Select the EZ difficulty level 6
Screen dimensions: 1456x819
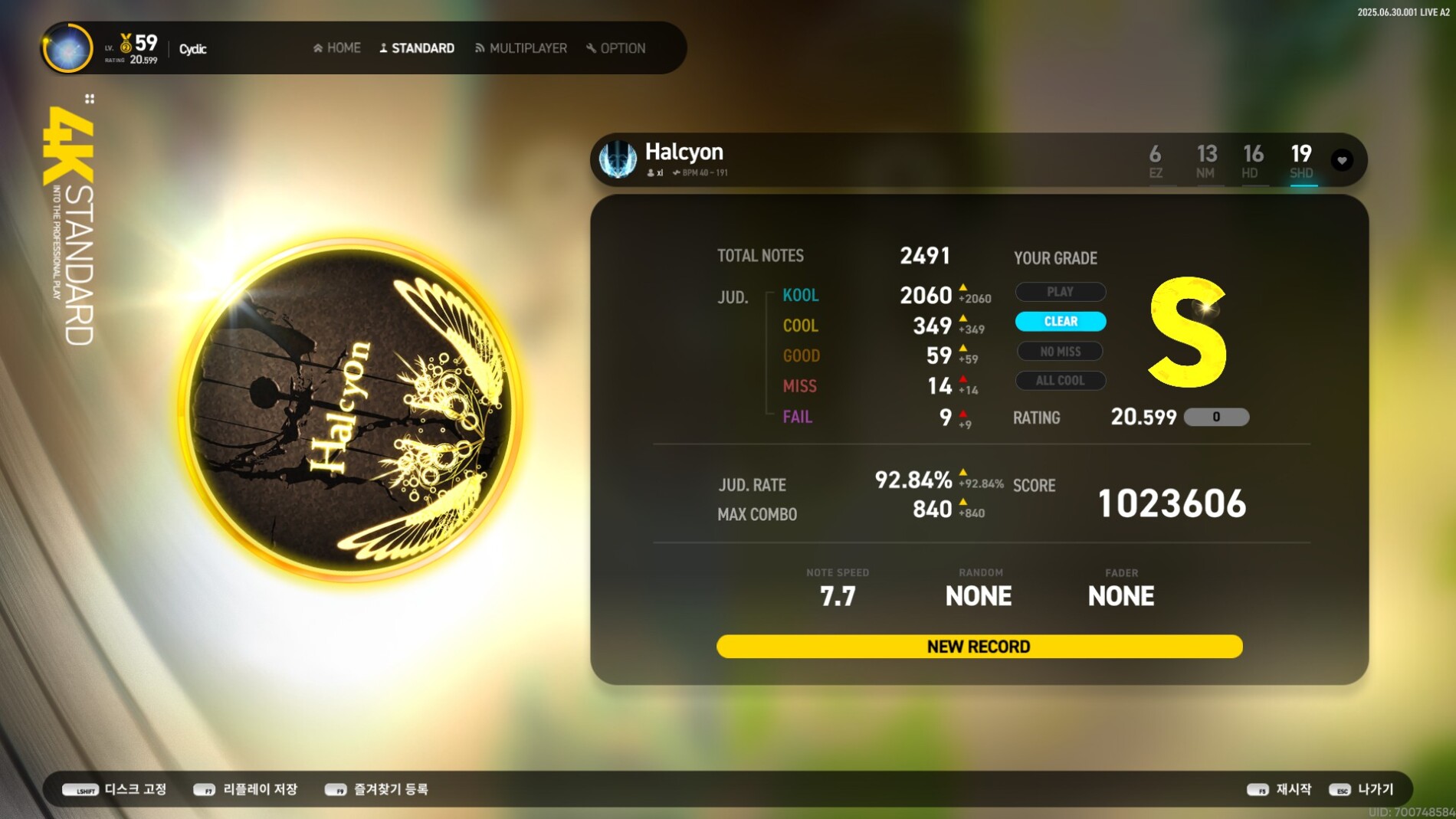[1156, 161]
